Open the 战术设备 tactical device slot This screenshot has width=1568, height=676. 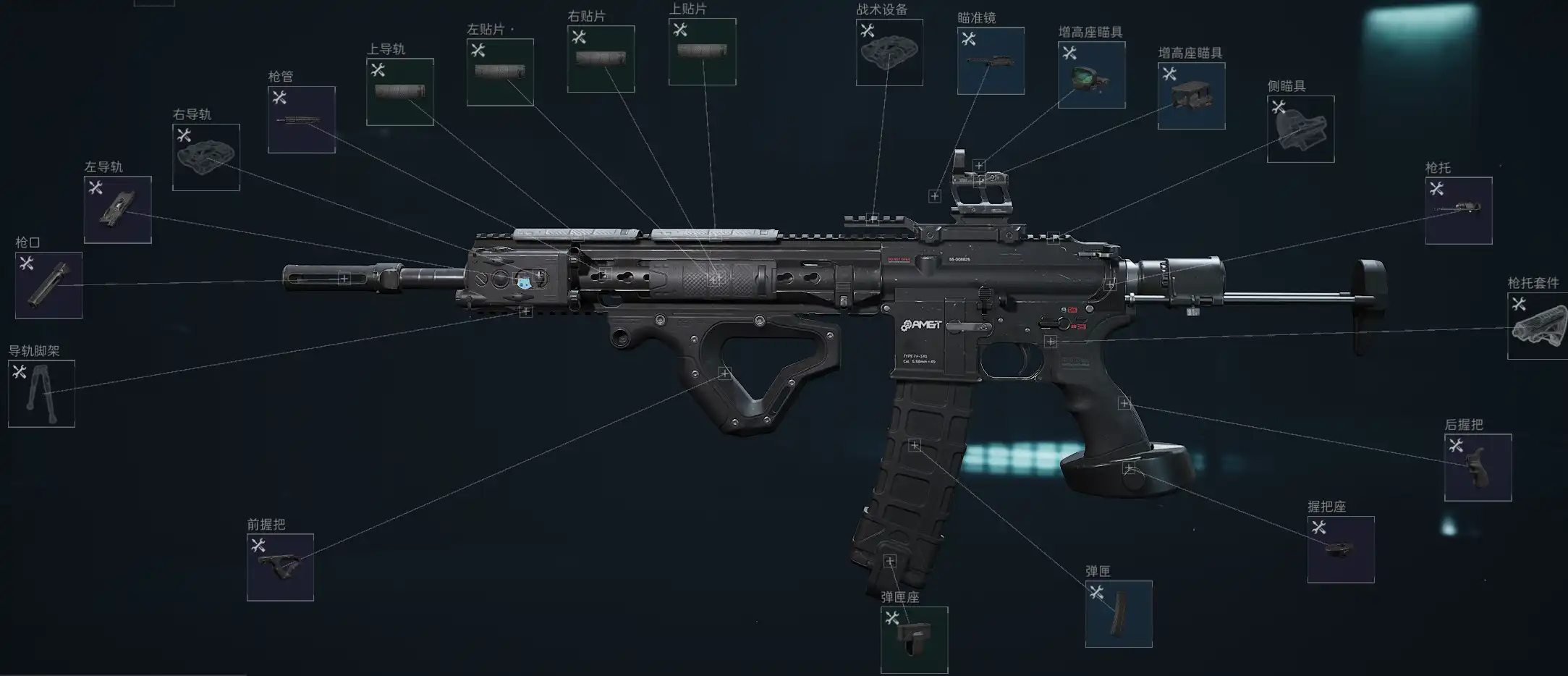pos(889,52)
